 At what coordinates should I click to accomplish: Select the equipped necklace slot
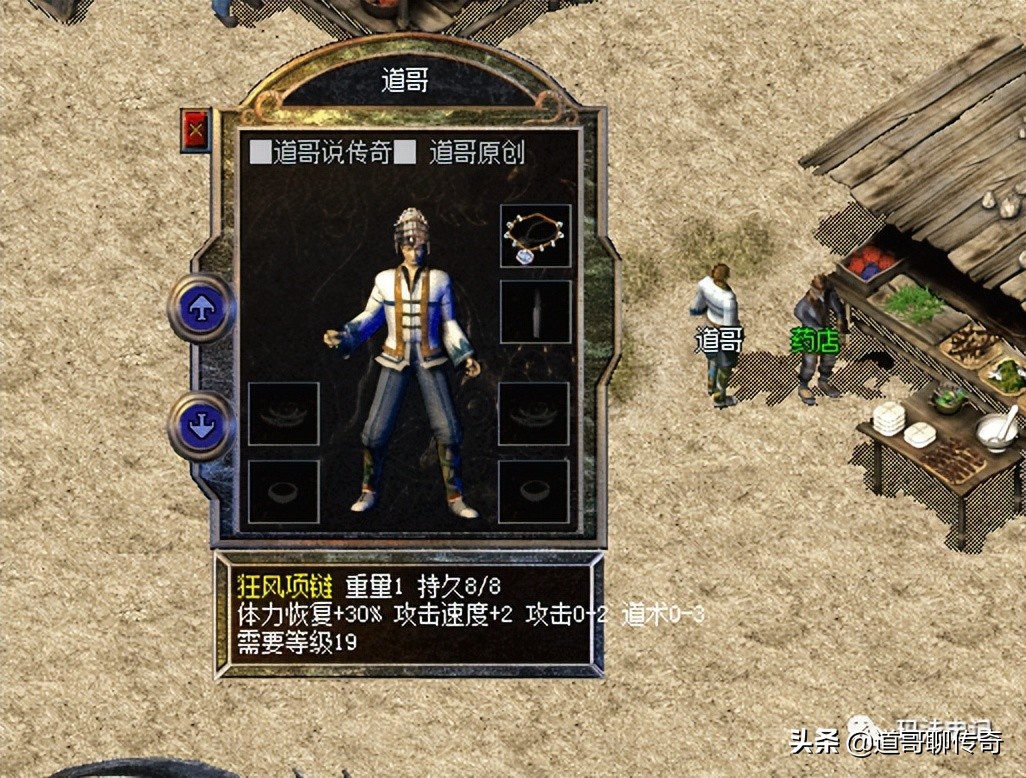point(535,236)
